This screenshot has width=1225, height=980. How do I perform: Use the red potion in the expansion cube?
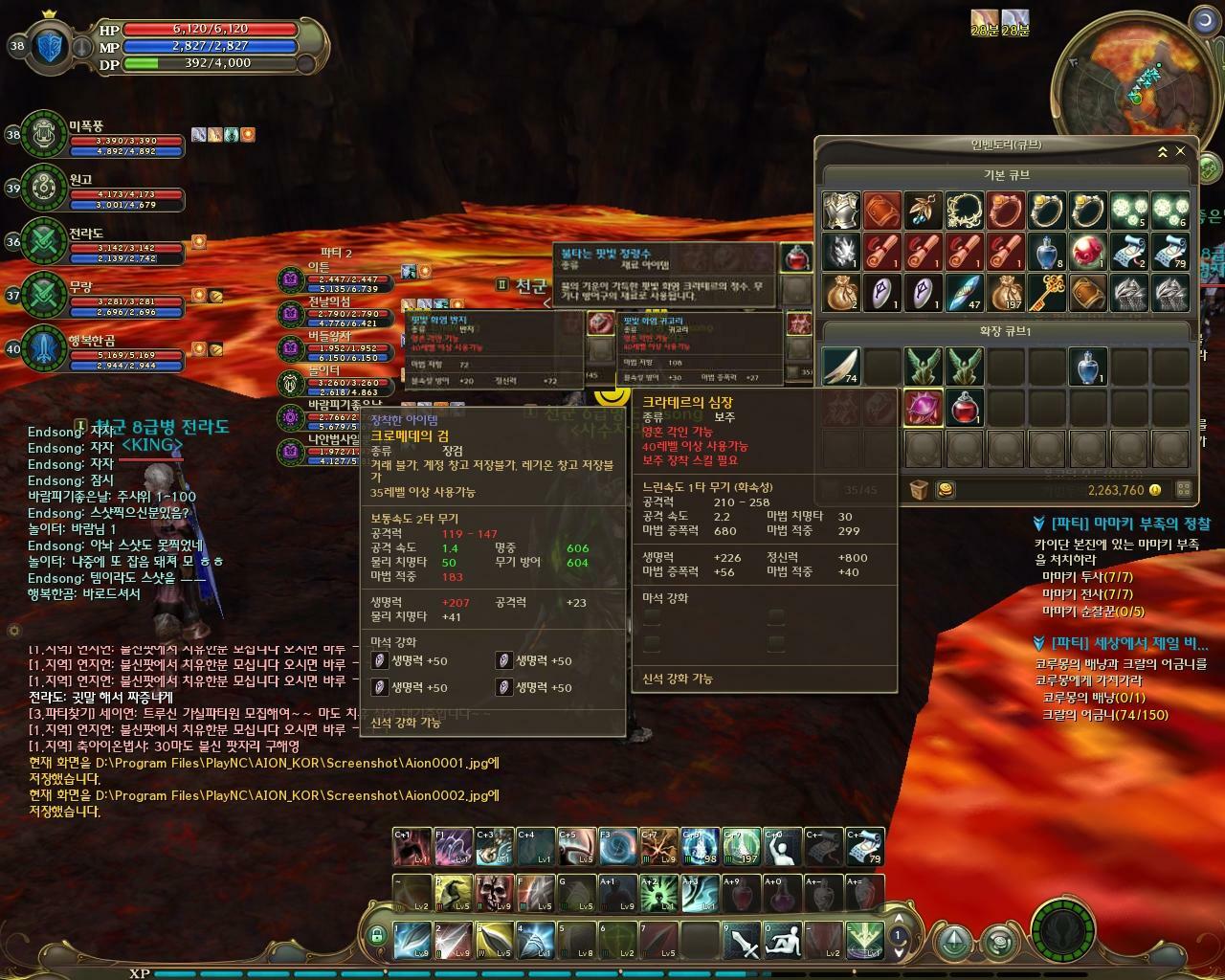[x=965, y=407]
